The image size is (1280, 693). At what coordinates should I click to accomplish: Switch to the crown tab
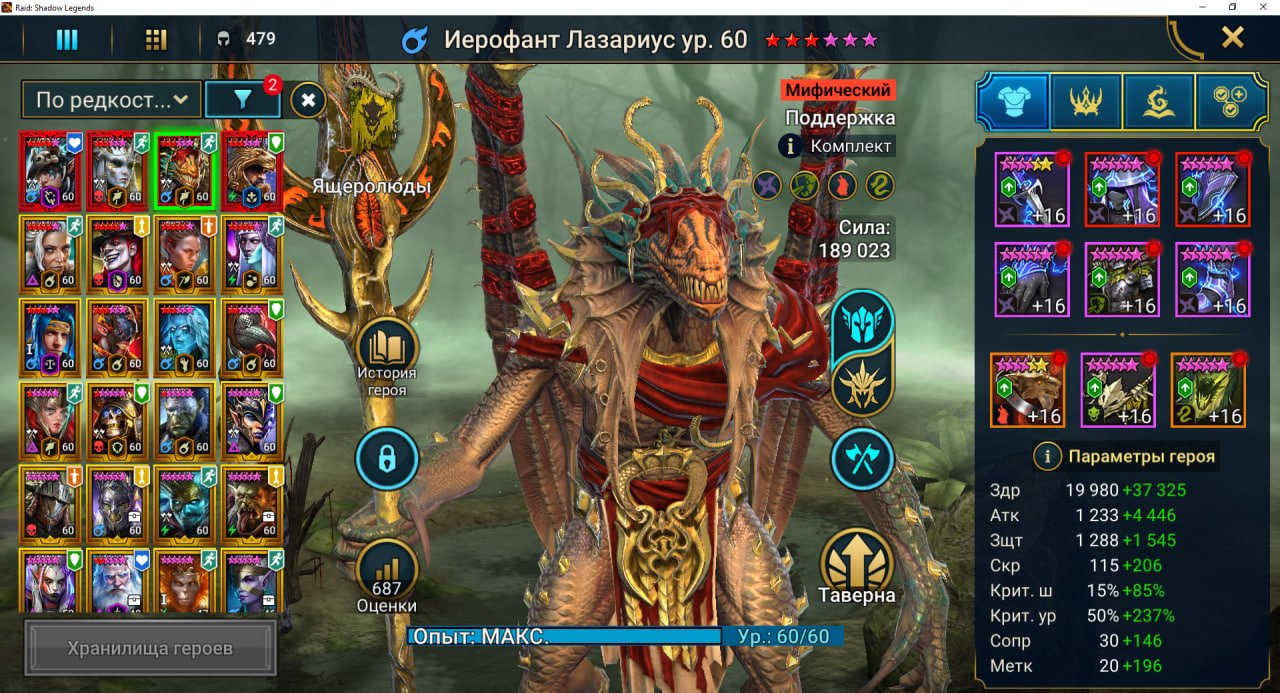(1086, 101)
